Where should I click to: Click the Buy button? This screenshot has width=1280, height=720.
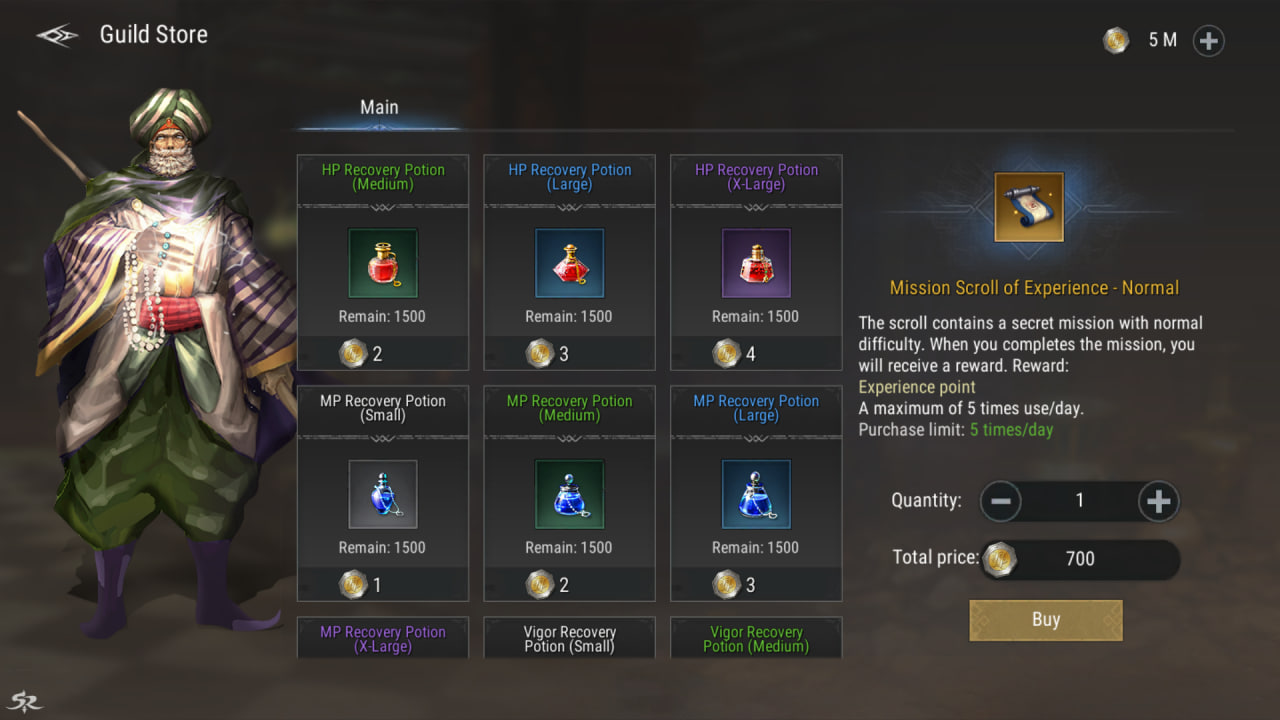pos(1046,620)
